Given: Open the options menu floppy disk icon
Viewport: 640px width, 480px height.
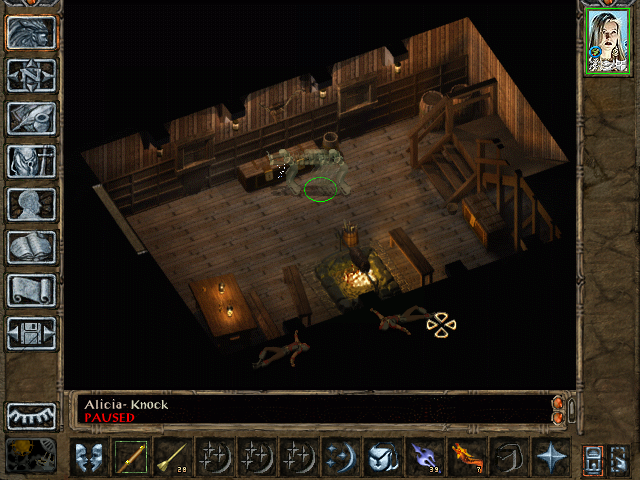Looking at the screenshot, I should point(32,333).
